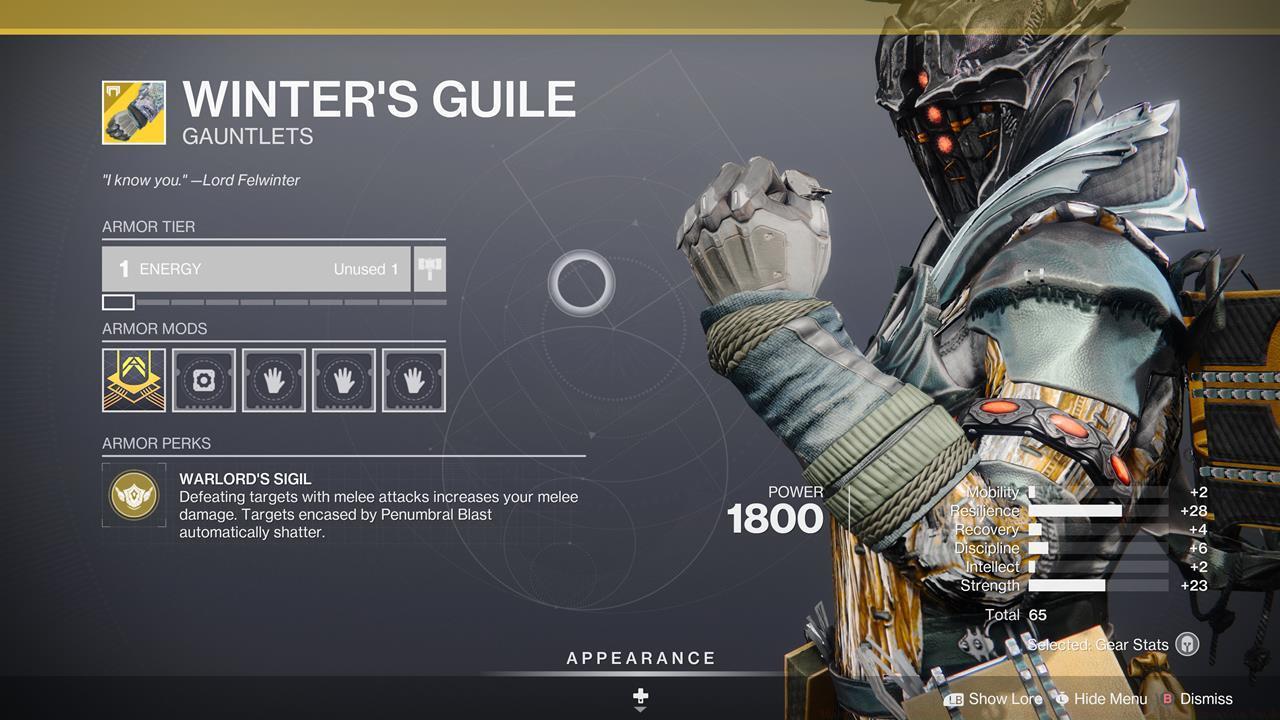Open the hammer upgrade armor tier button
Screen dimensions: 1280x720
[430, 269]
